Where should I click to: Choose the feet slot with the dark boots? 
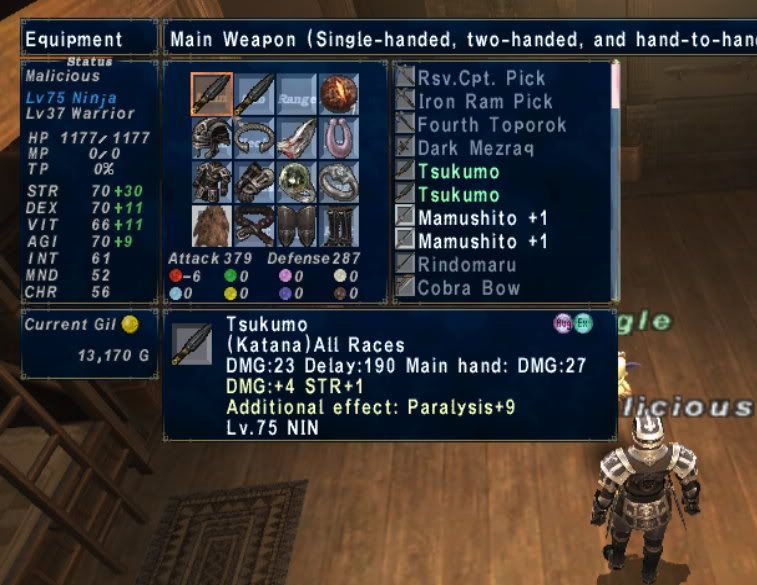click(339, 225)
